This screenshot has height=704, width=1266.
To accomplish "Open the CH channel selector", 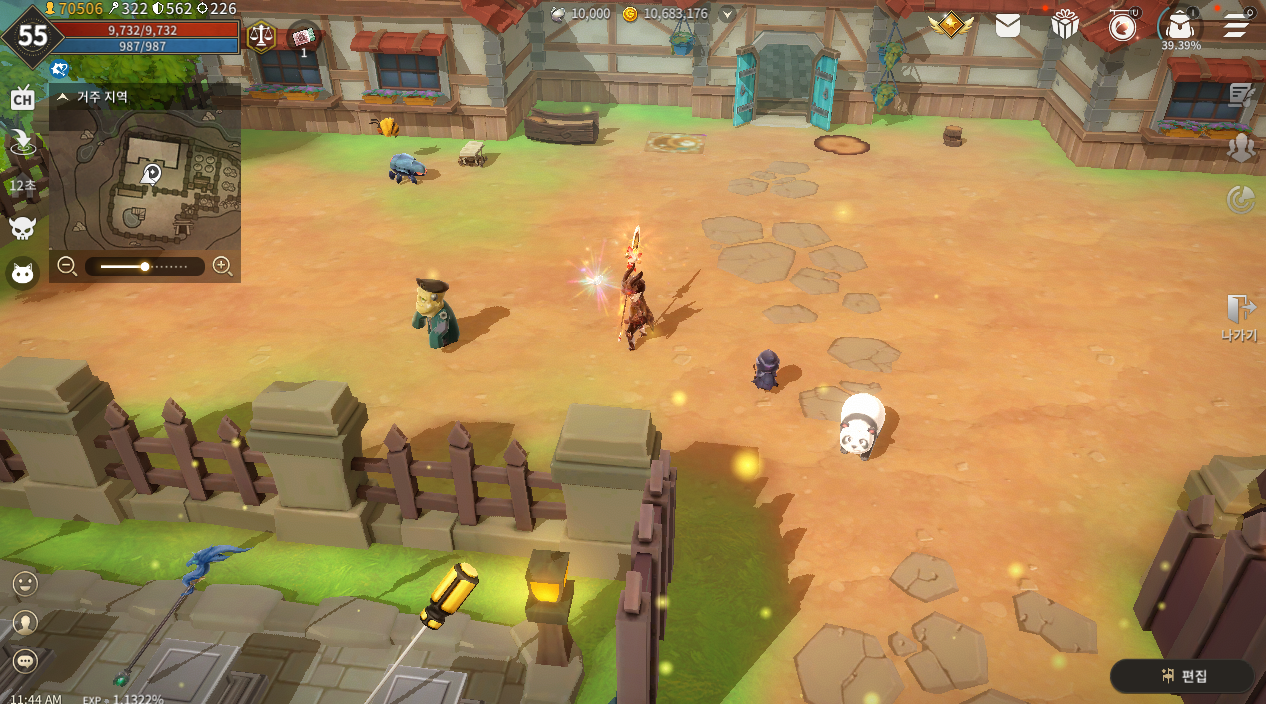I will (22, 98).
